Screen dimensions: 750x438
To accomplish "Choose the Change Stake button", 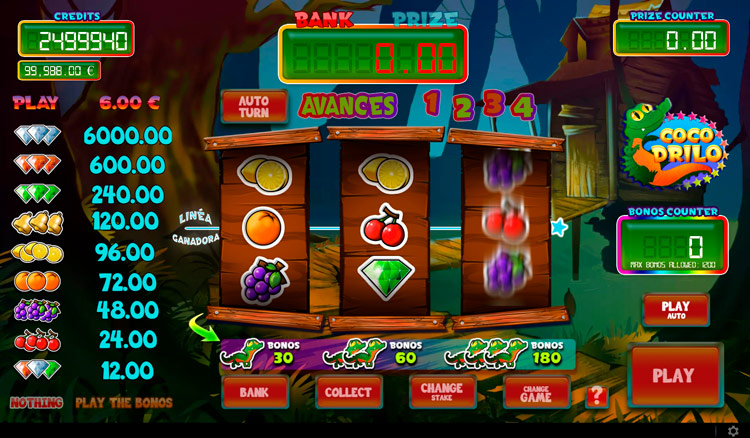I will pyautogui.click(x=442, y=392).
